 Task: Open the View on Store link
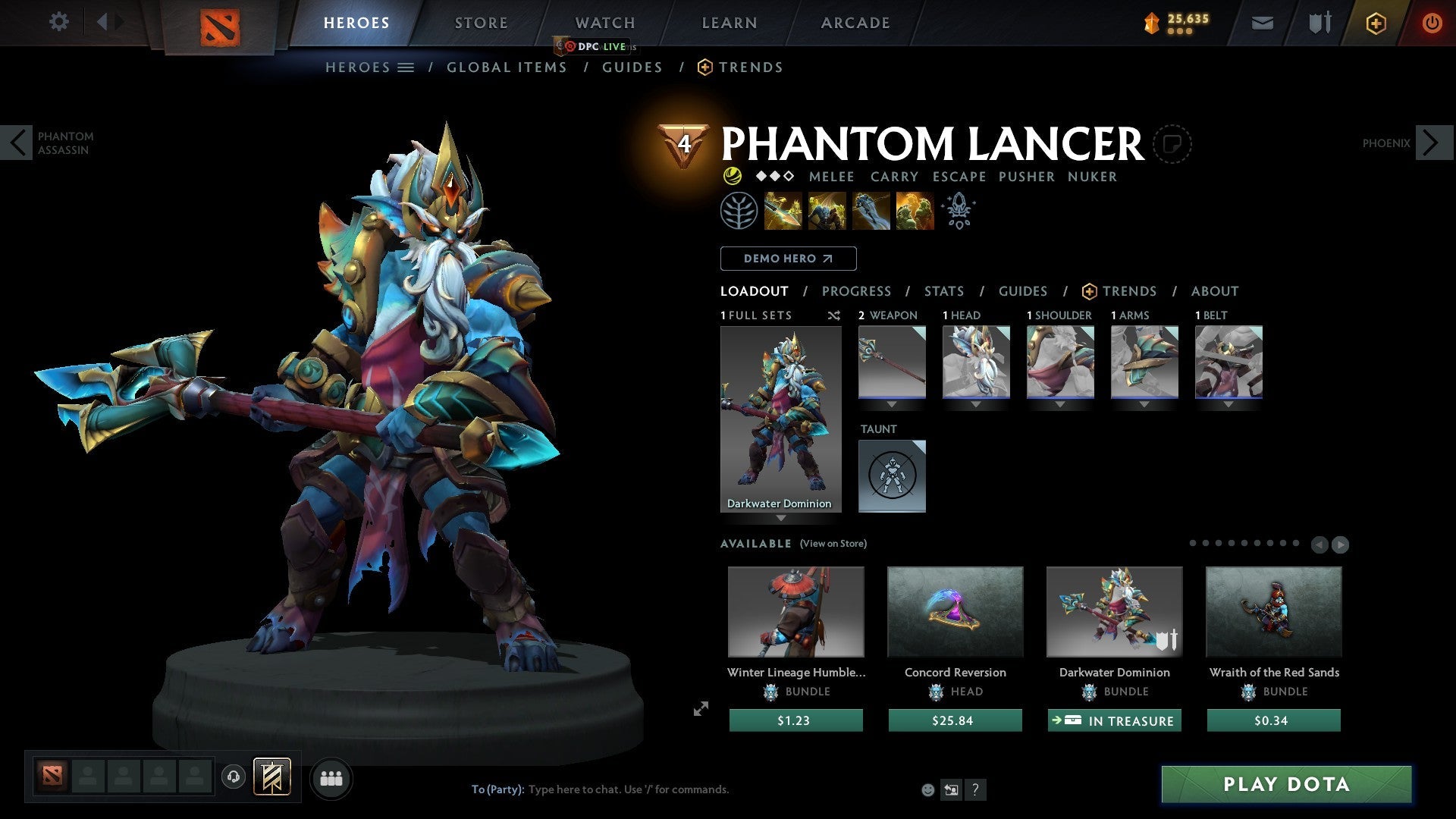pos(833,544)
